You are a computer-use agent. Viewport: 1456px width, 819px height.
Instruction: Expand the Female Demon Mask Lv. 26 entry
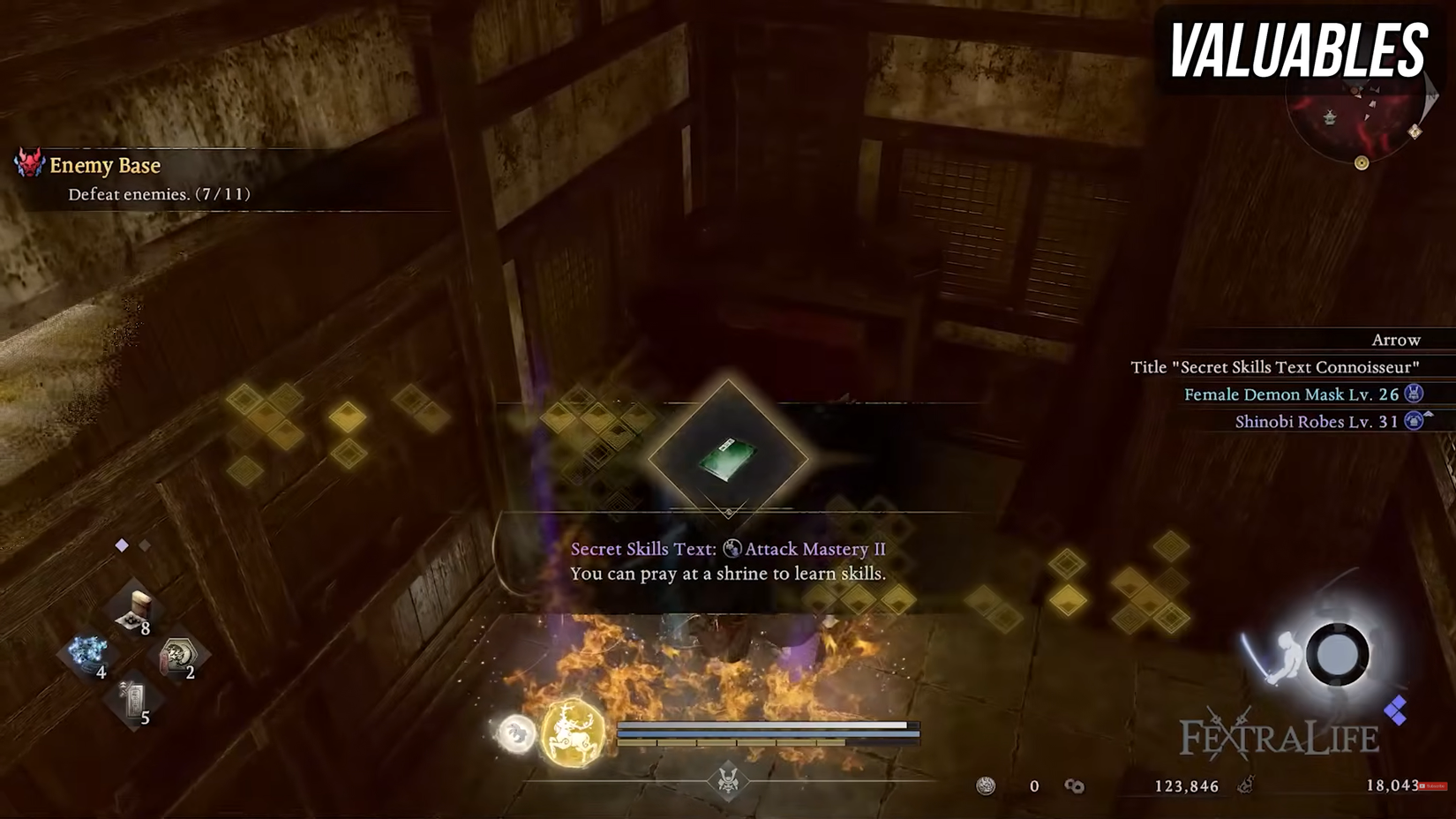1297,394
